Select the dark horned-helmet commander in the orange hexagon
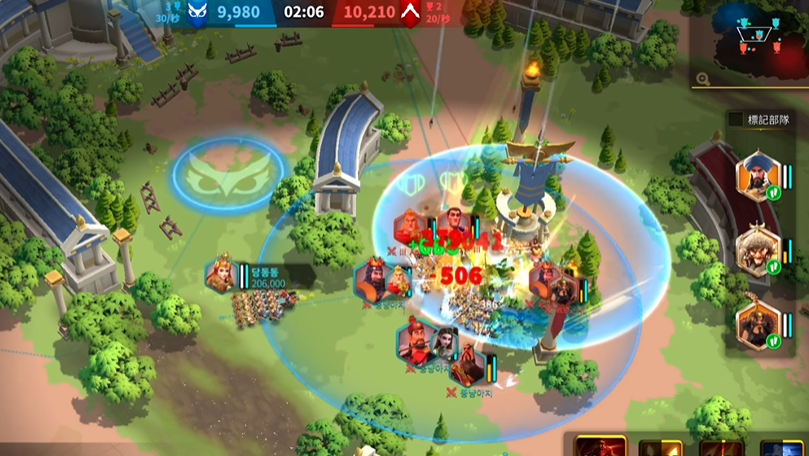Screen dimensions: 809x456 pyautogui.click(x=757, y=324)
